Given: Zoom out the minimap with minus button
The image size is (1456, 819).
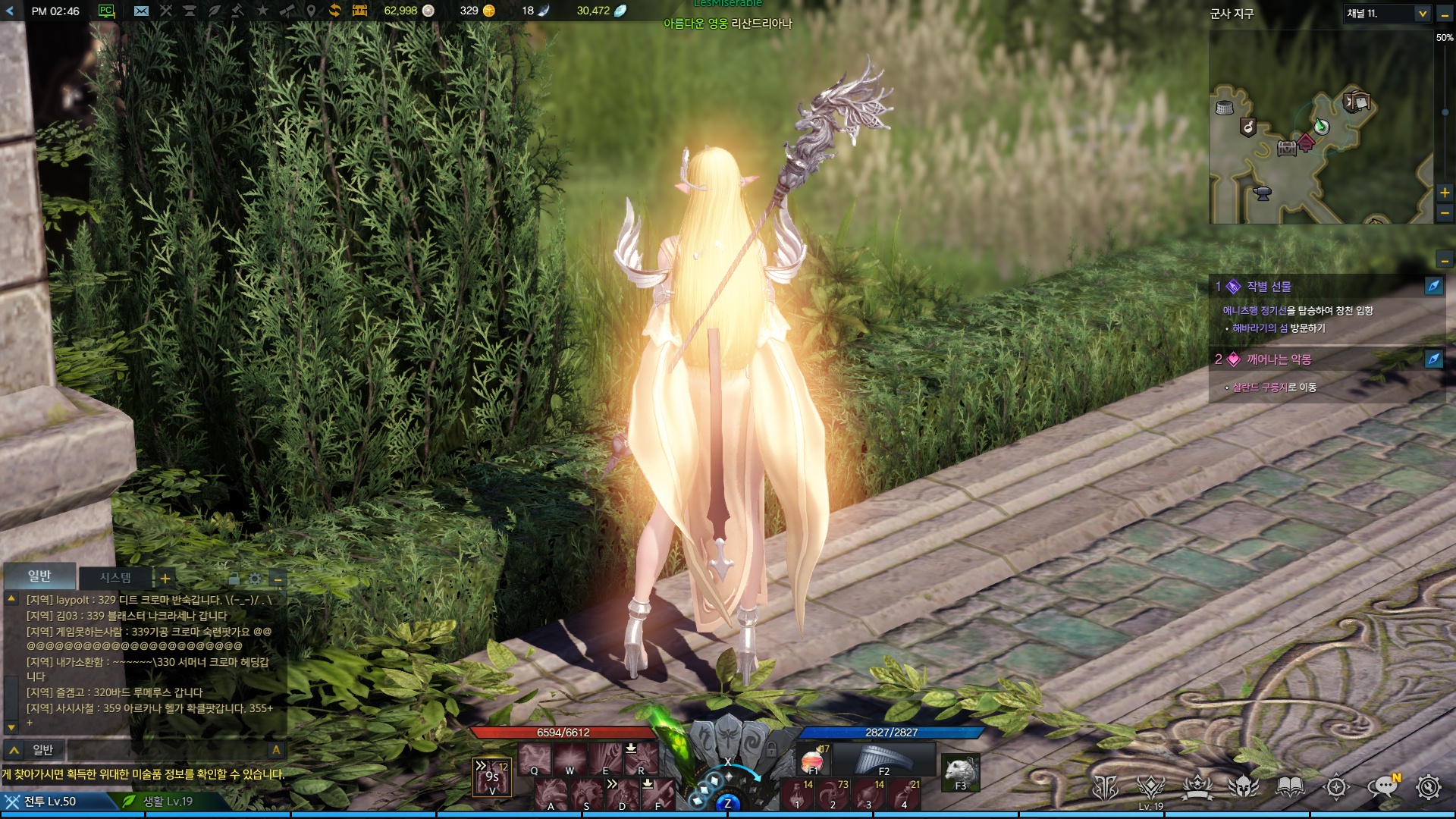Looking at the screenshot, I should [x=1445, y=214].
